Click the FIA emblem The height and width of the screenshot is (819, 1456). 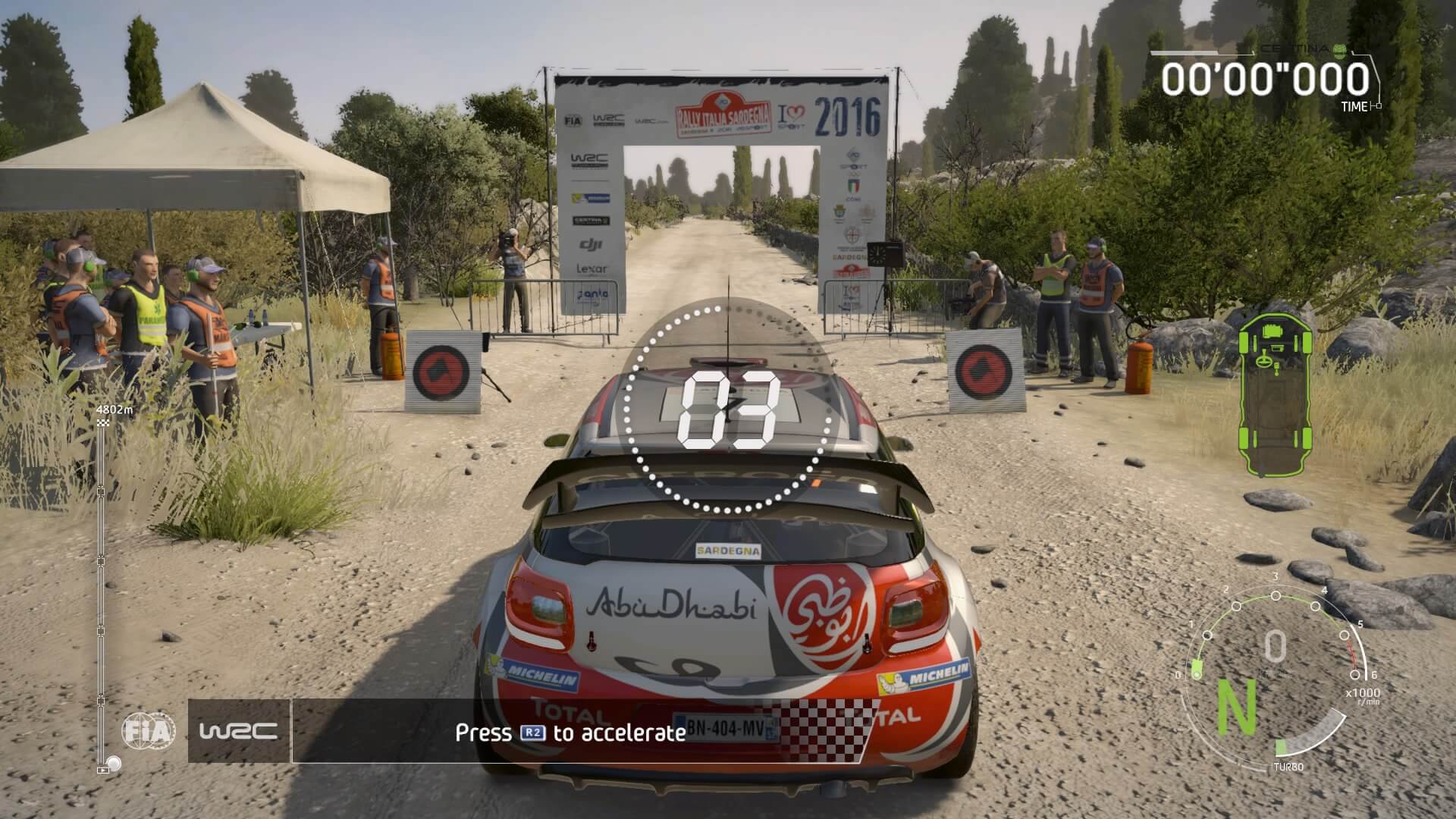149,731
